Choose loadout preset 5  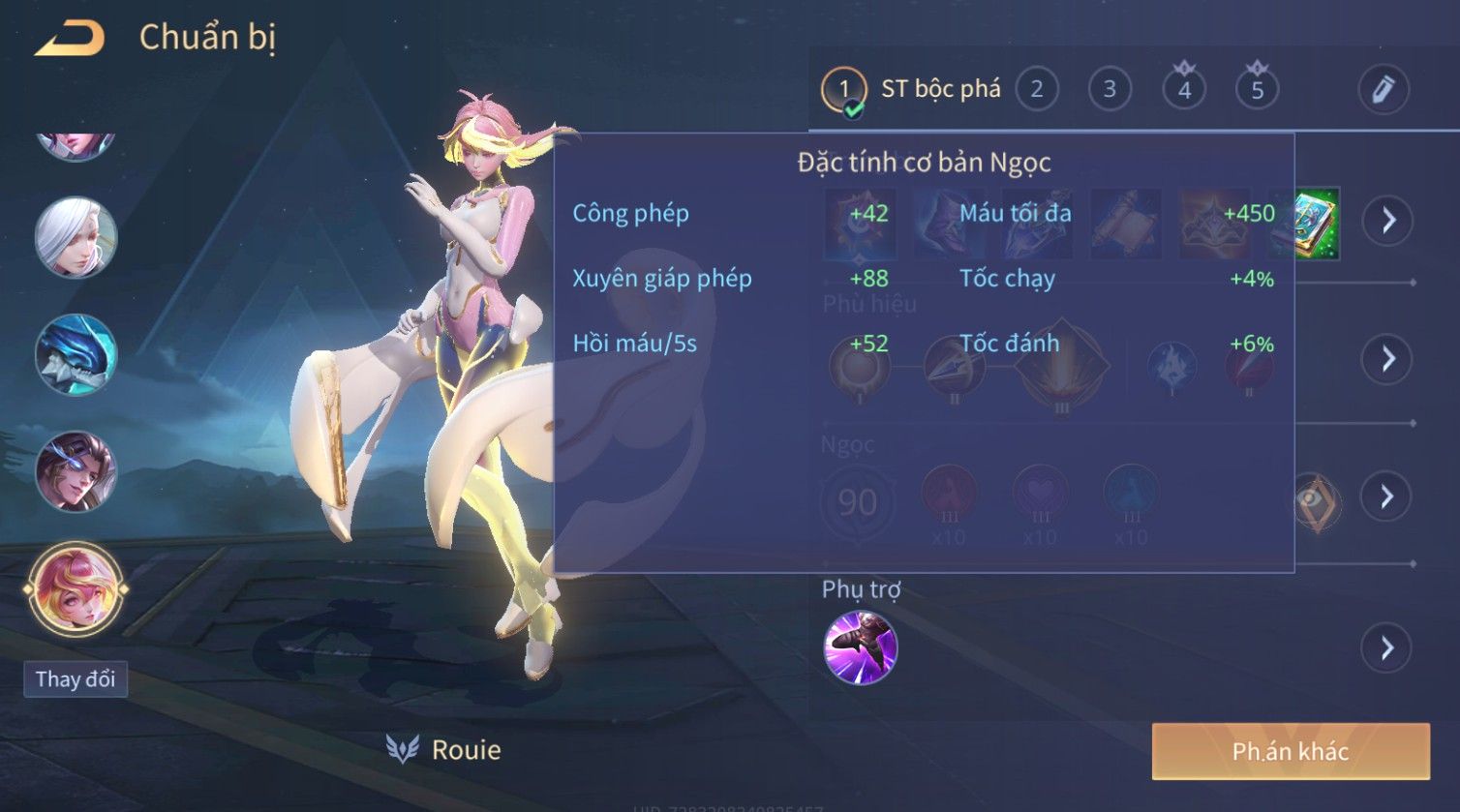tap(1258, 90)
